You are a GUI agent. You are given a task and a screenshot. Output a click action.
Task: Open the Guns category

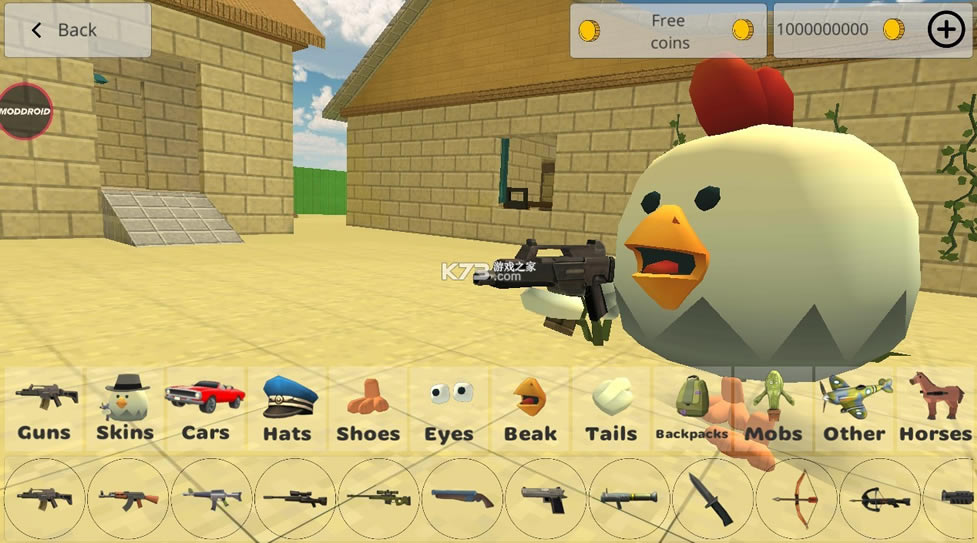pos(44,409)
